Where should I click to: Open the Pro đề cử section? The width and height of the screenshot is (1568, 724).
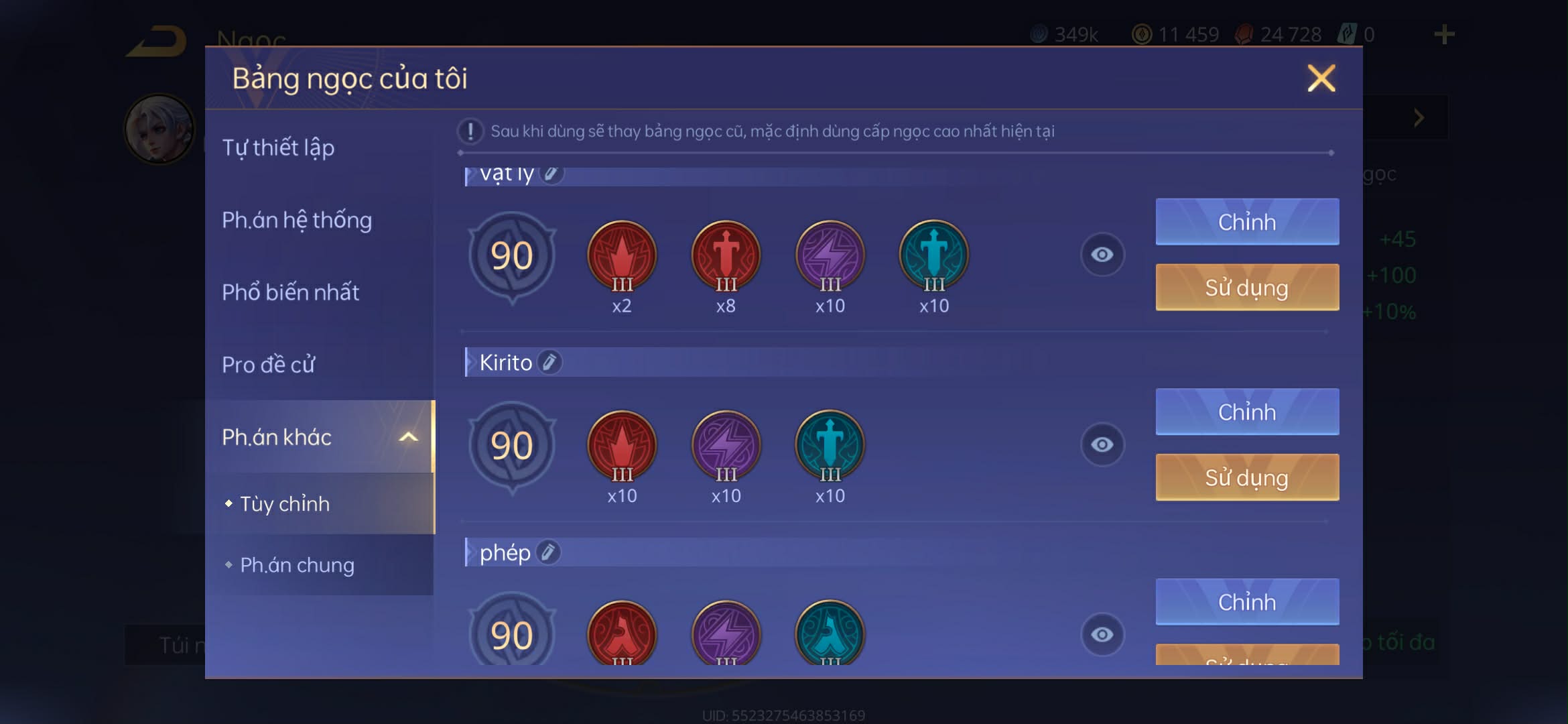267,364
